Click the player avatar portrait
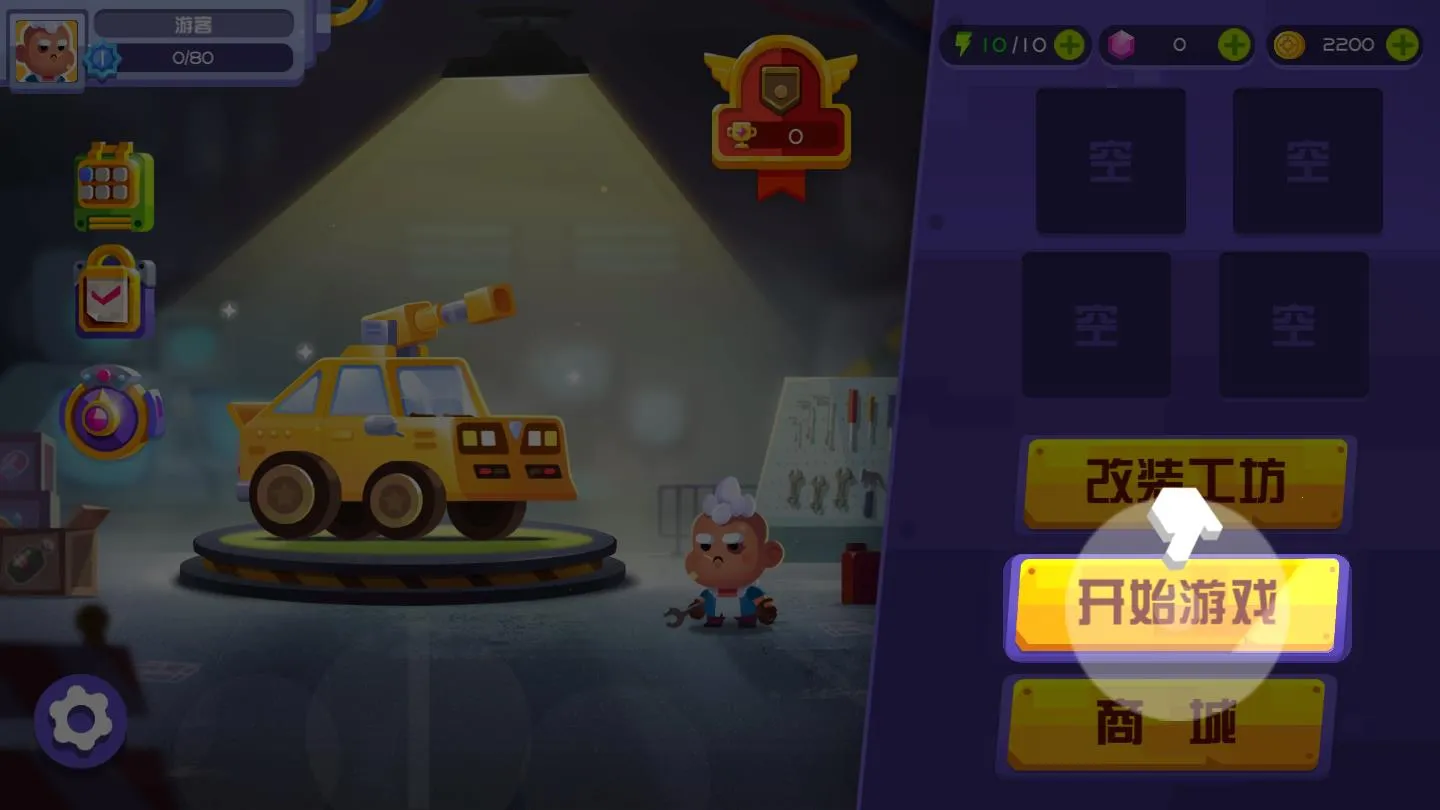1440x810 pixels. click(46, 52)
